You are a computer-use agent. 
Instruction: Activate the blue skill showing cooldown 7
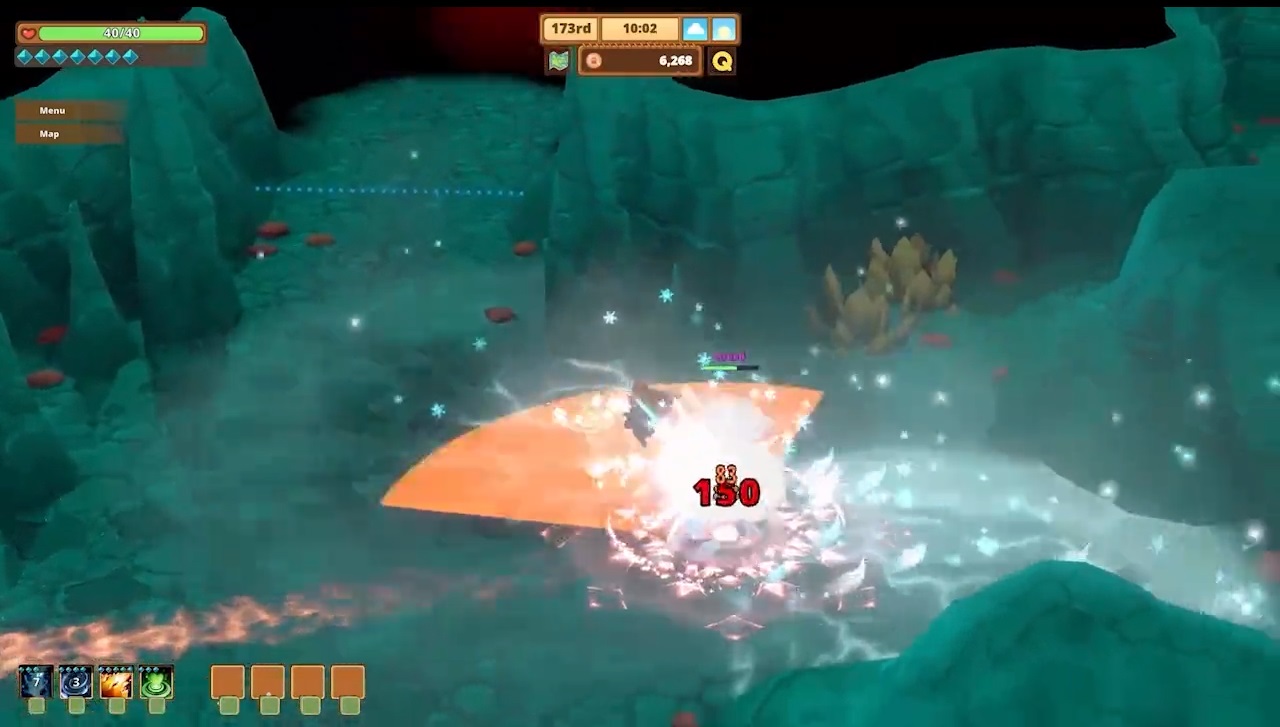tap(36, 682)
